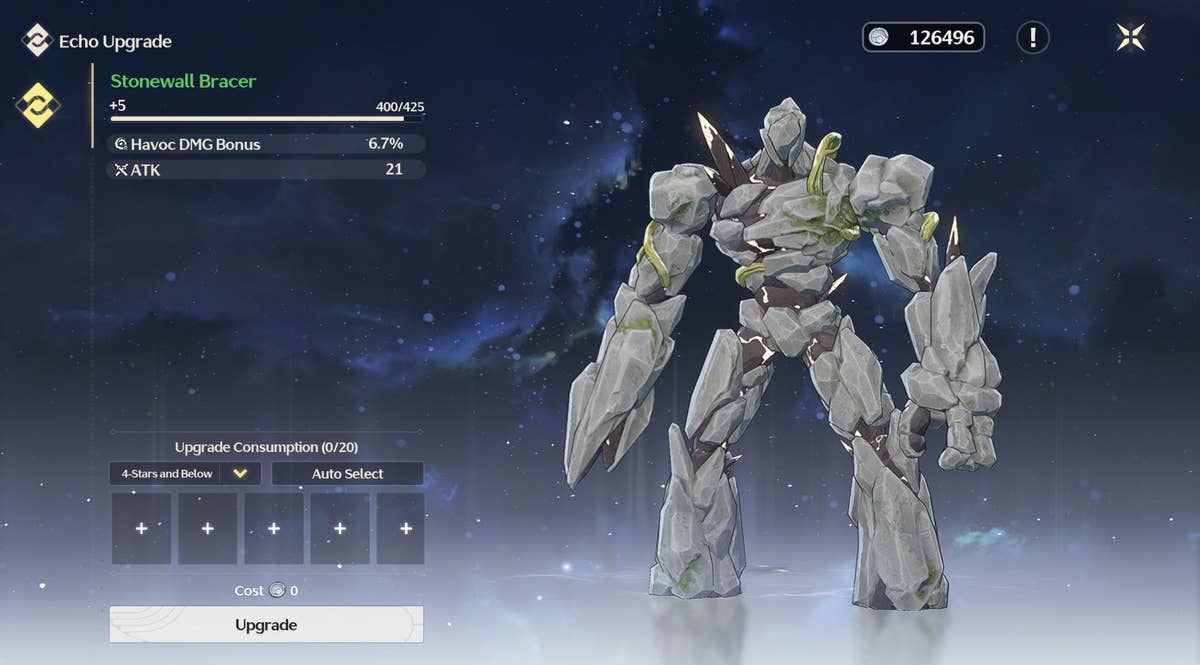Screen dimensions: 1200x665
Task: Close the Echo Upgrade screen
Action: (x=1131, y=38)
